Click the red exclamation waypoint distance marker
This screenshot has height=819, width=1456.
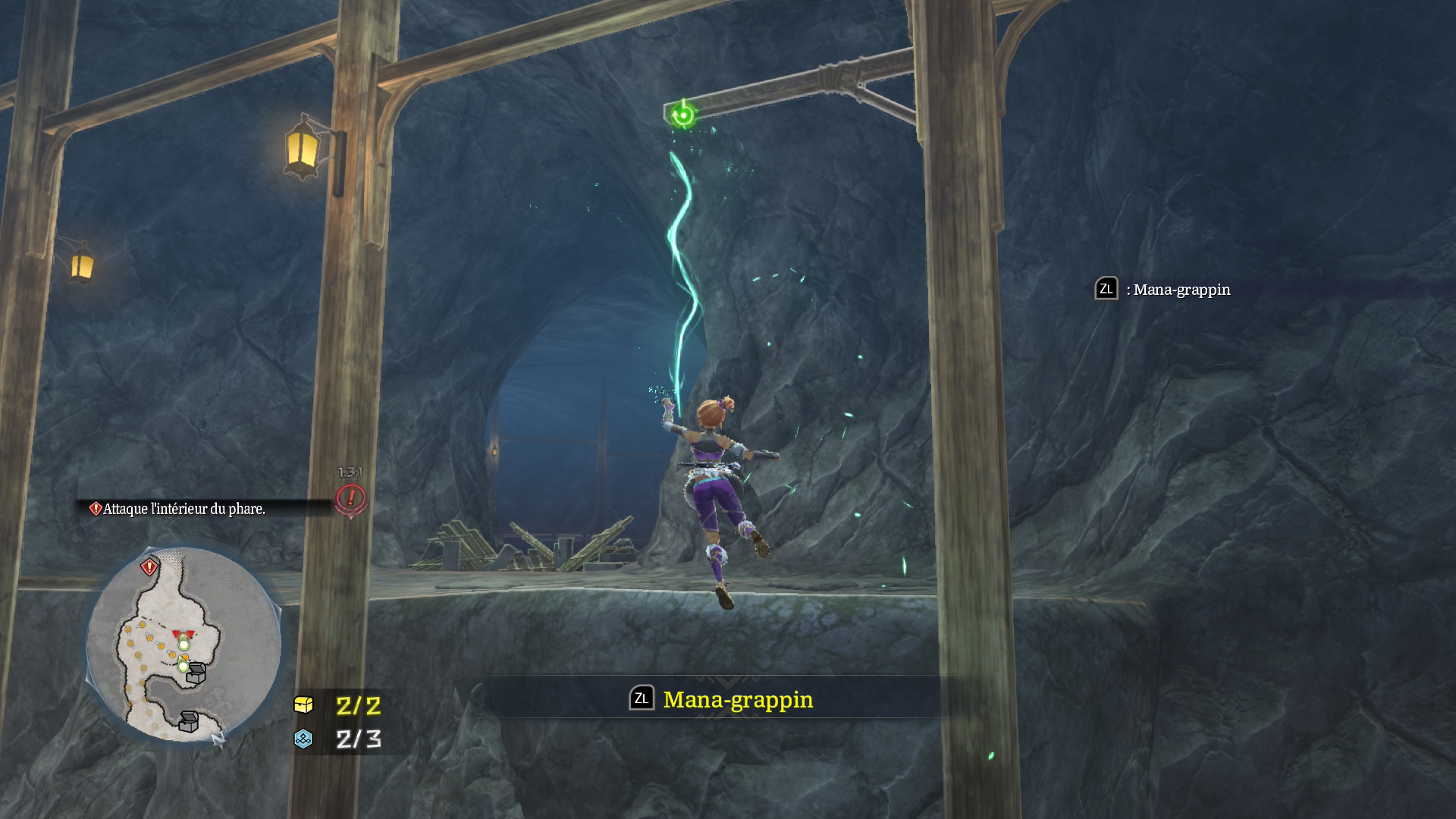point(350,498)
